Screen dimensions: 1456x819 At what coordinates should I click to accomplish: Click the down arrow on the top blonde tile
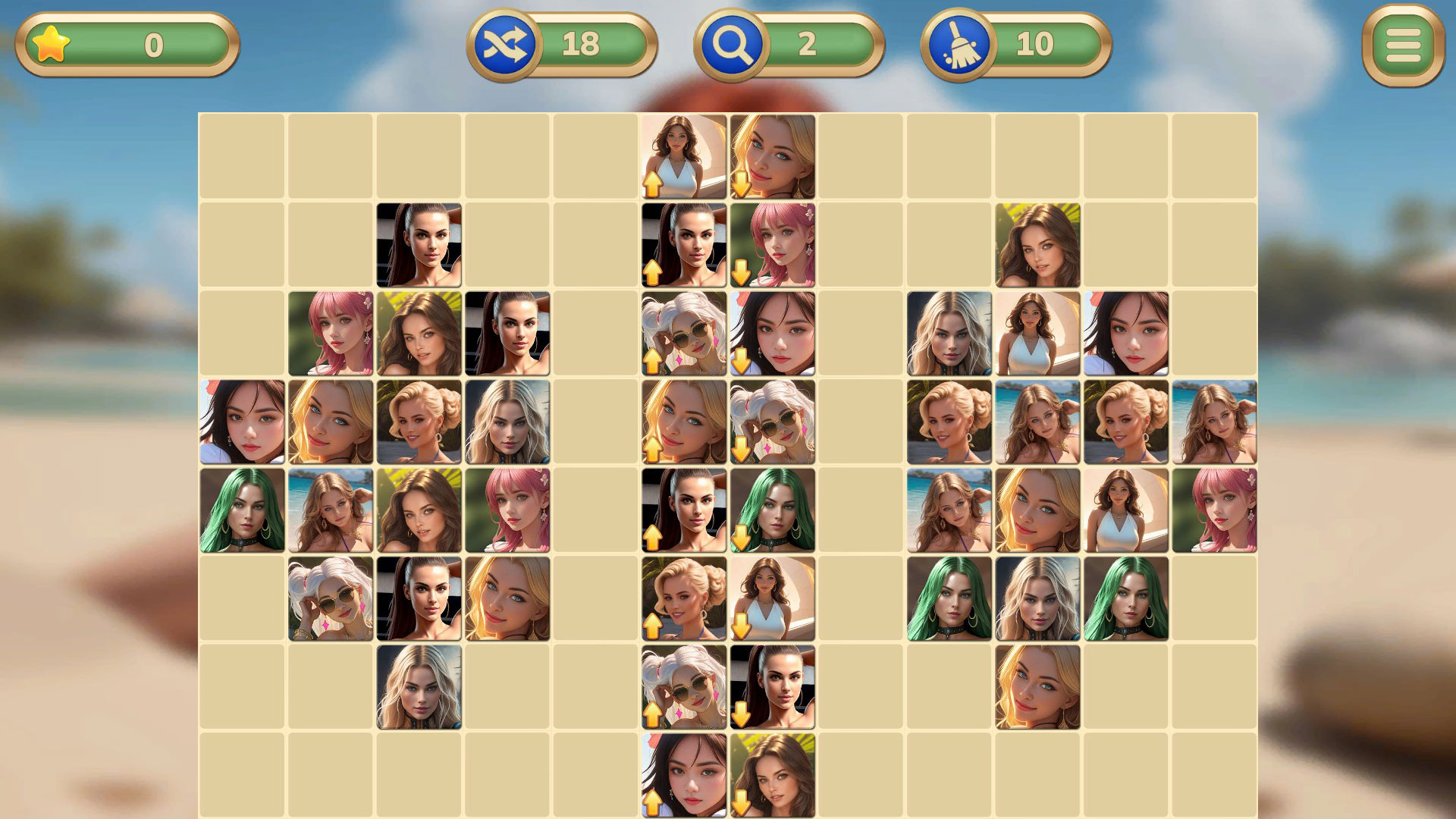(x=742, y=184)
